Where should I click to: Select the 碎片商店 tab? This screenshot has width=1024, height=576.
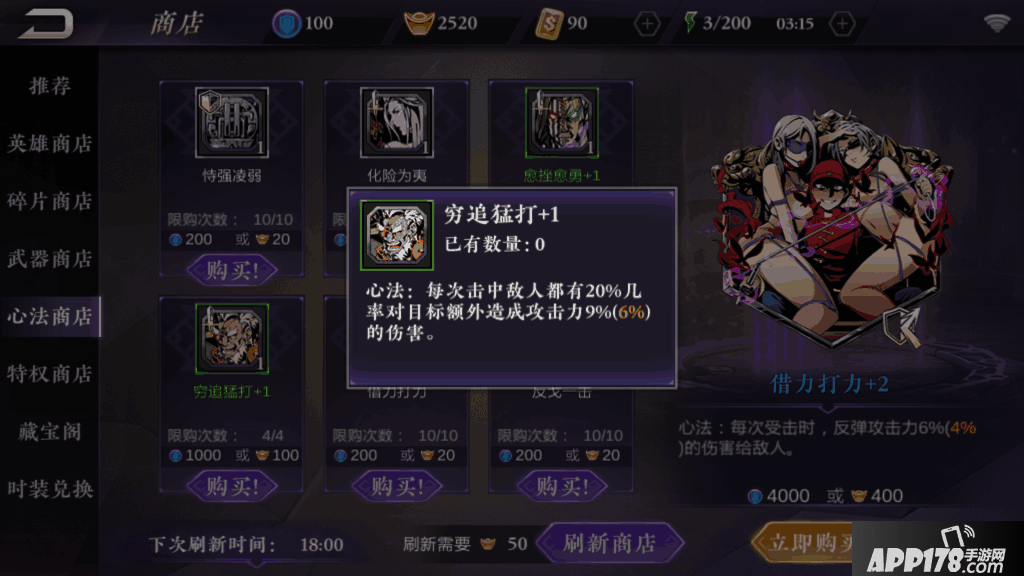pyautogui.click(x=50, y=201)
